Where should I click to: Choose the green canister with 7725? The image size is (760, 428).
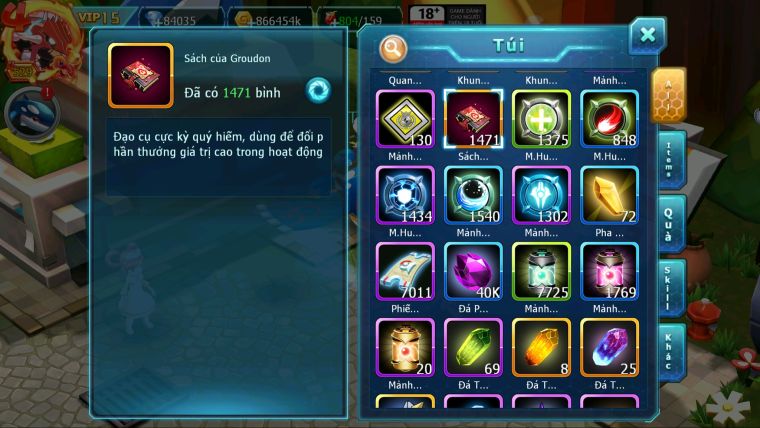[x=541, y=270]
